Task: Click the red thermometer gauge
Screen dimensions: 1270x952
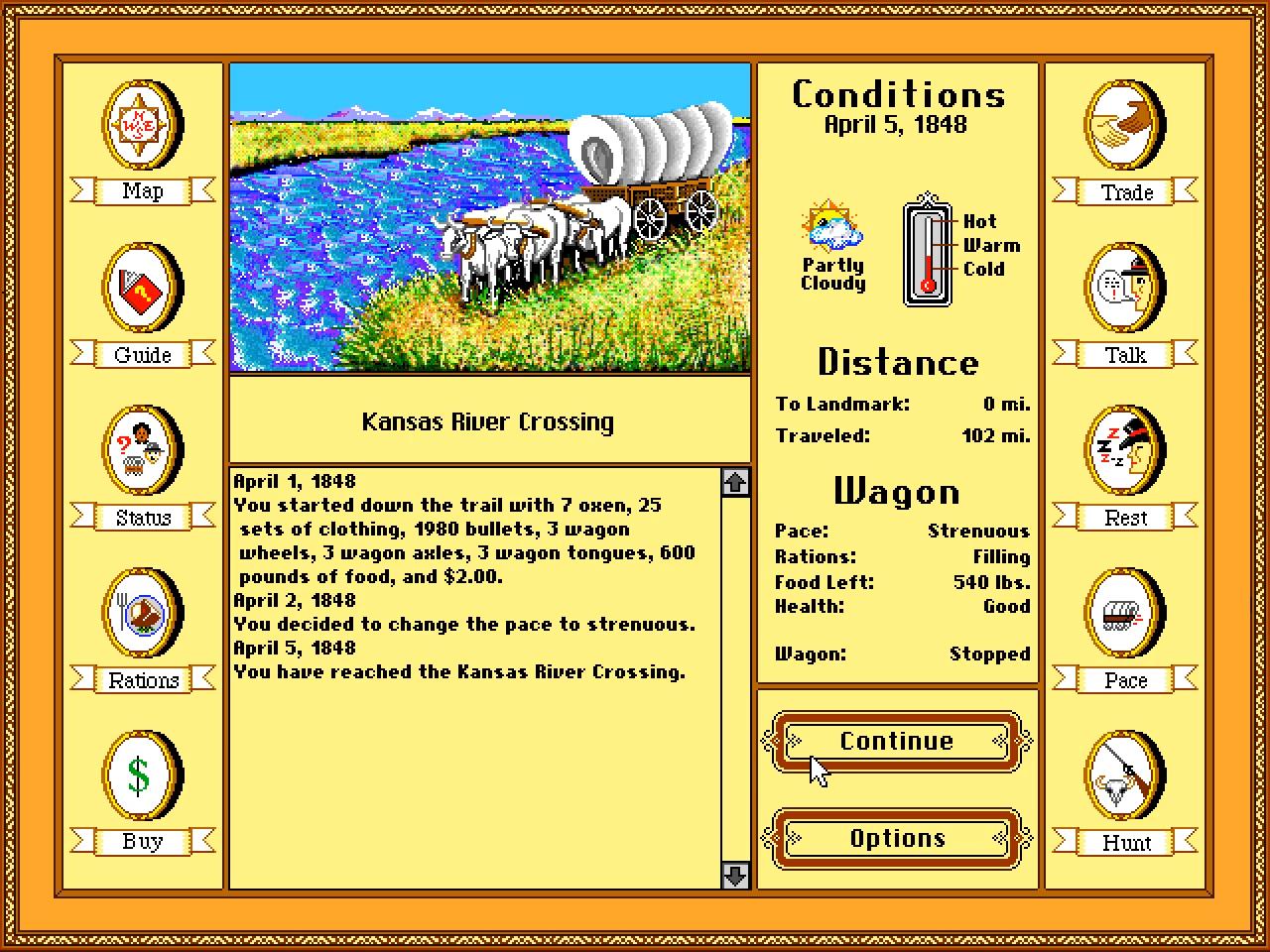Action: 927,255
